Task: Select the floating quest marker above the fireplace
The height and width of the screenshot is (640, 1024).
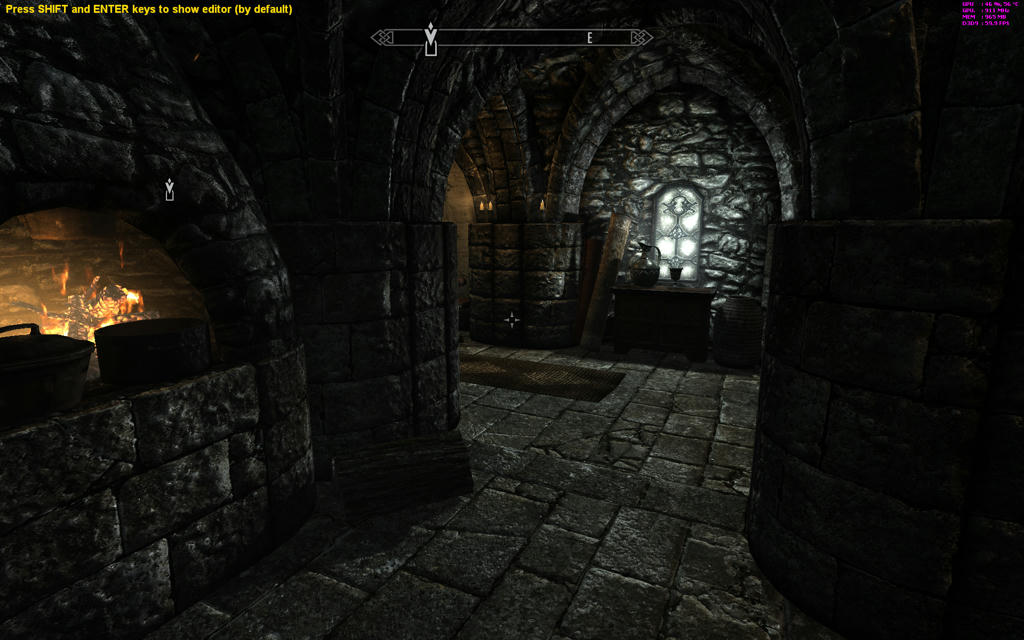Action: click(x=170, y=189)
